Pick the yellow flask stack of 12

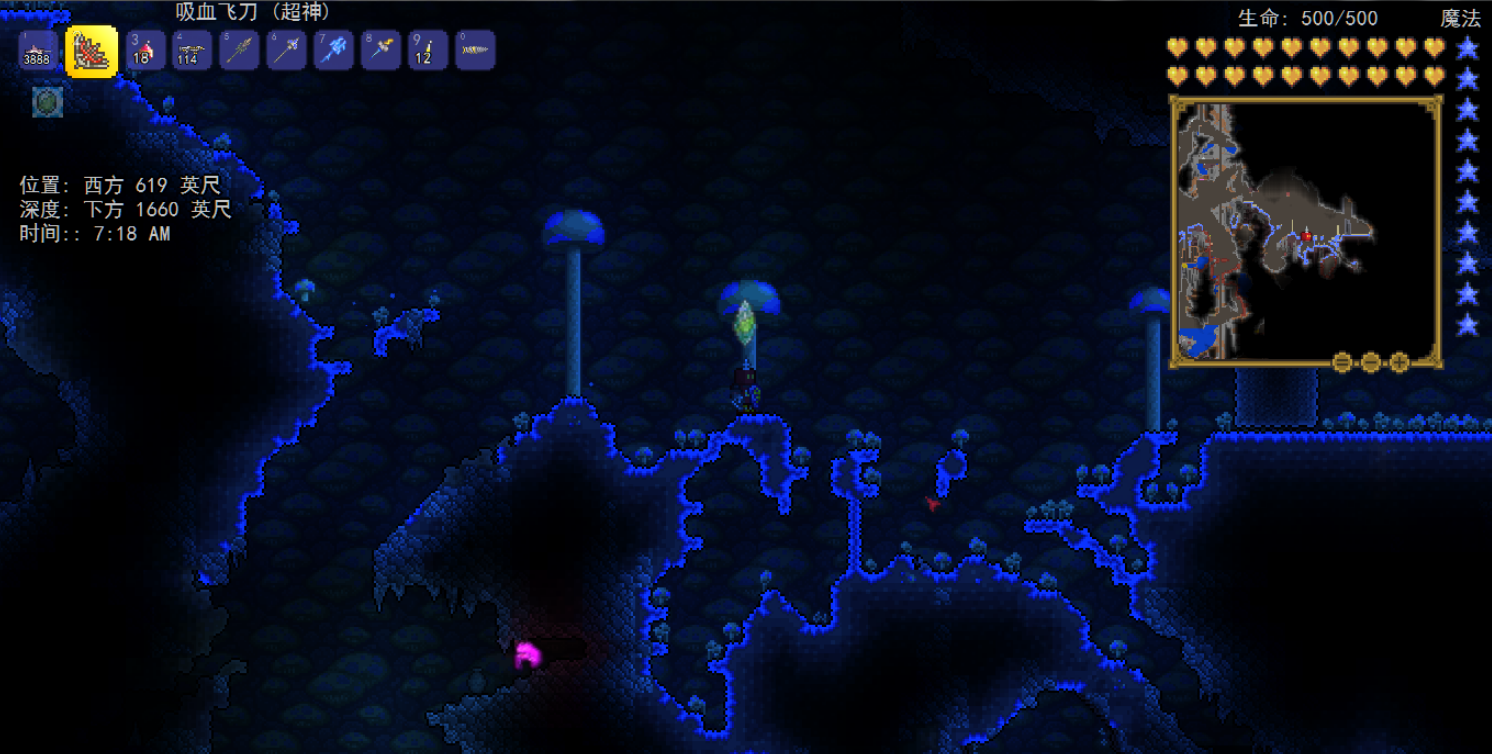[x=428, y=51]
